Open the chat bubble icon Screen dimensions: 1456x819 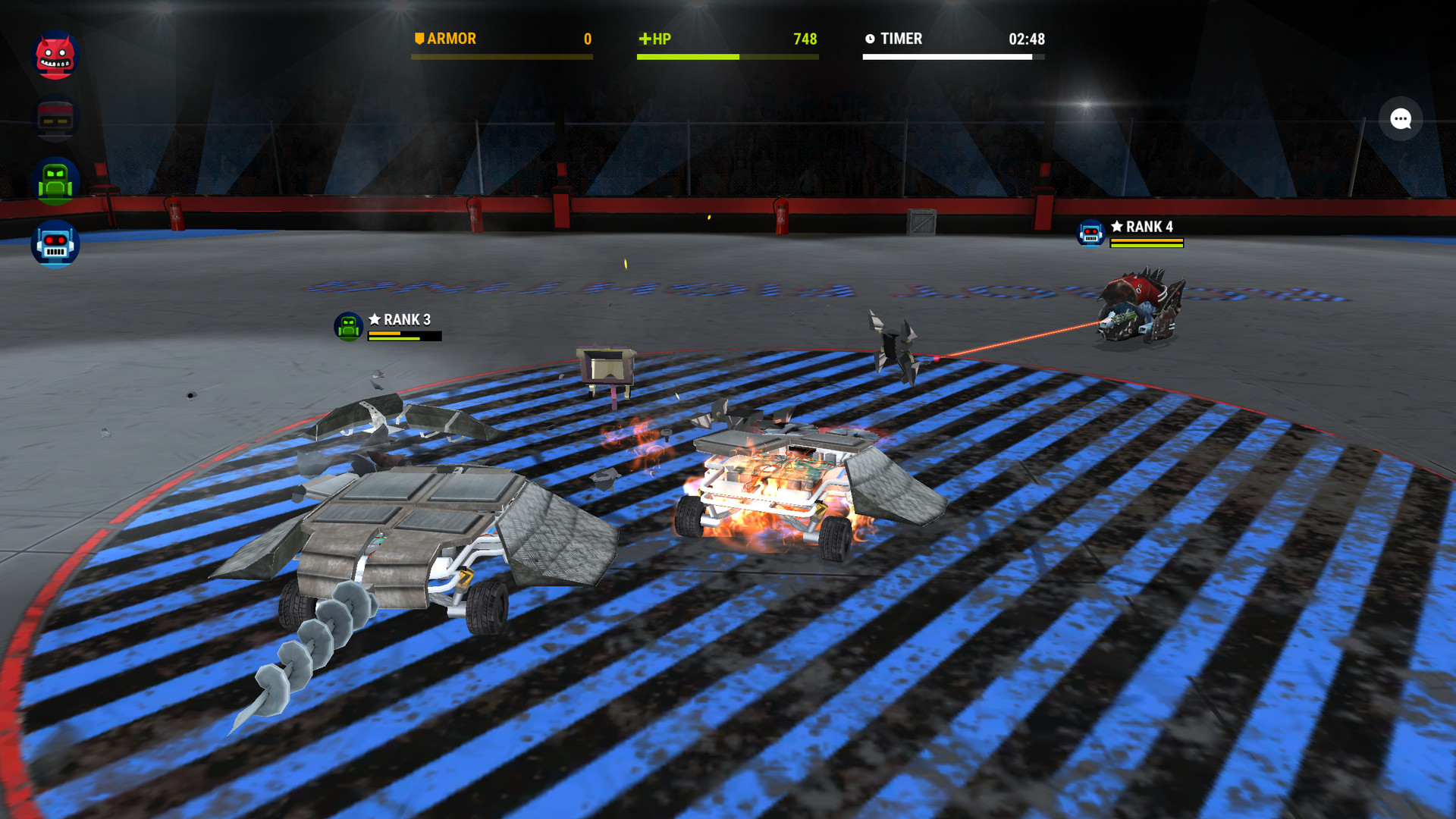tap(1399, 119)
